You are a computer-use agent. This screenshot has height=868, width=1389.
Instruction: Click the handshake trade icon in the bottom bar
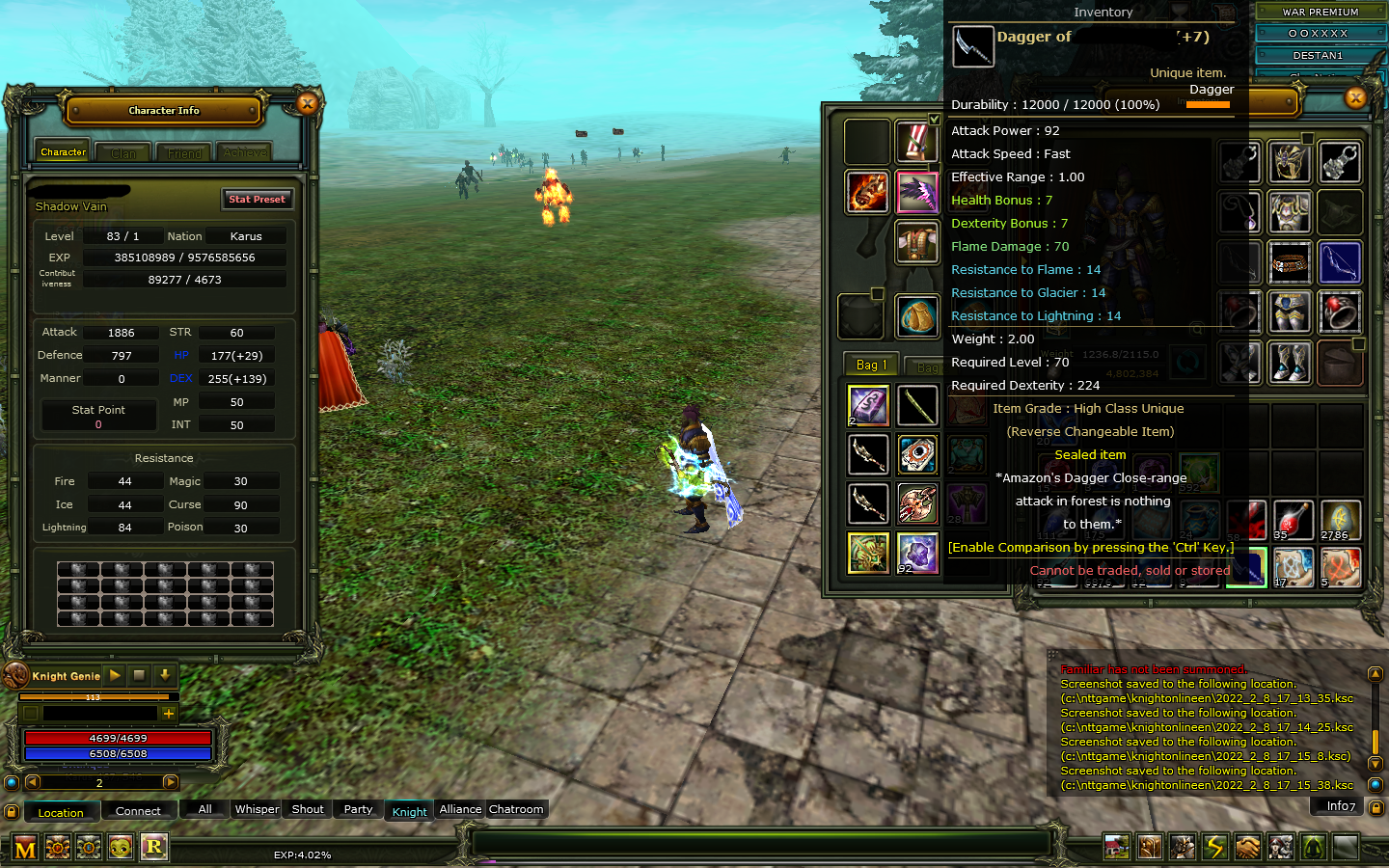coord(1248,847)
